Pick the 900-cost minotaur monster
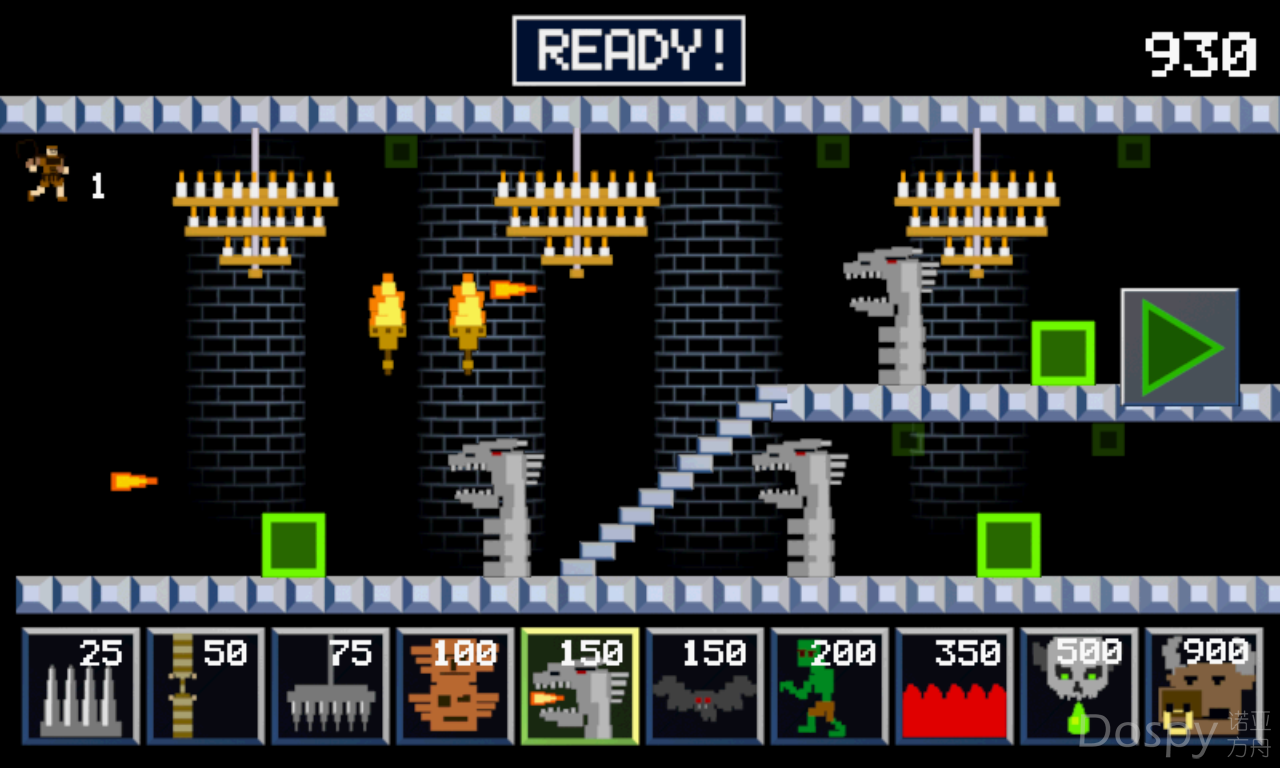The image size is (1280, 768). pyautogui.click(x=1204, y=686)
